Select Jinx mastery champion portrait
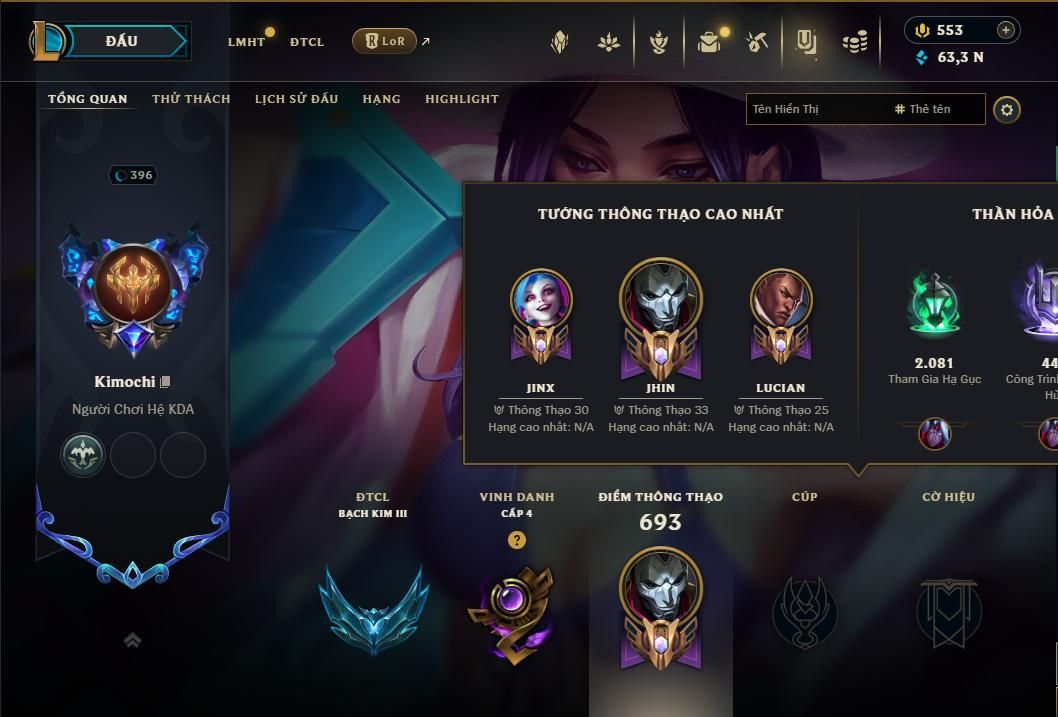The width and height of the screenshot is (1058, 717). (540, 299)
